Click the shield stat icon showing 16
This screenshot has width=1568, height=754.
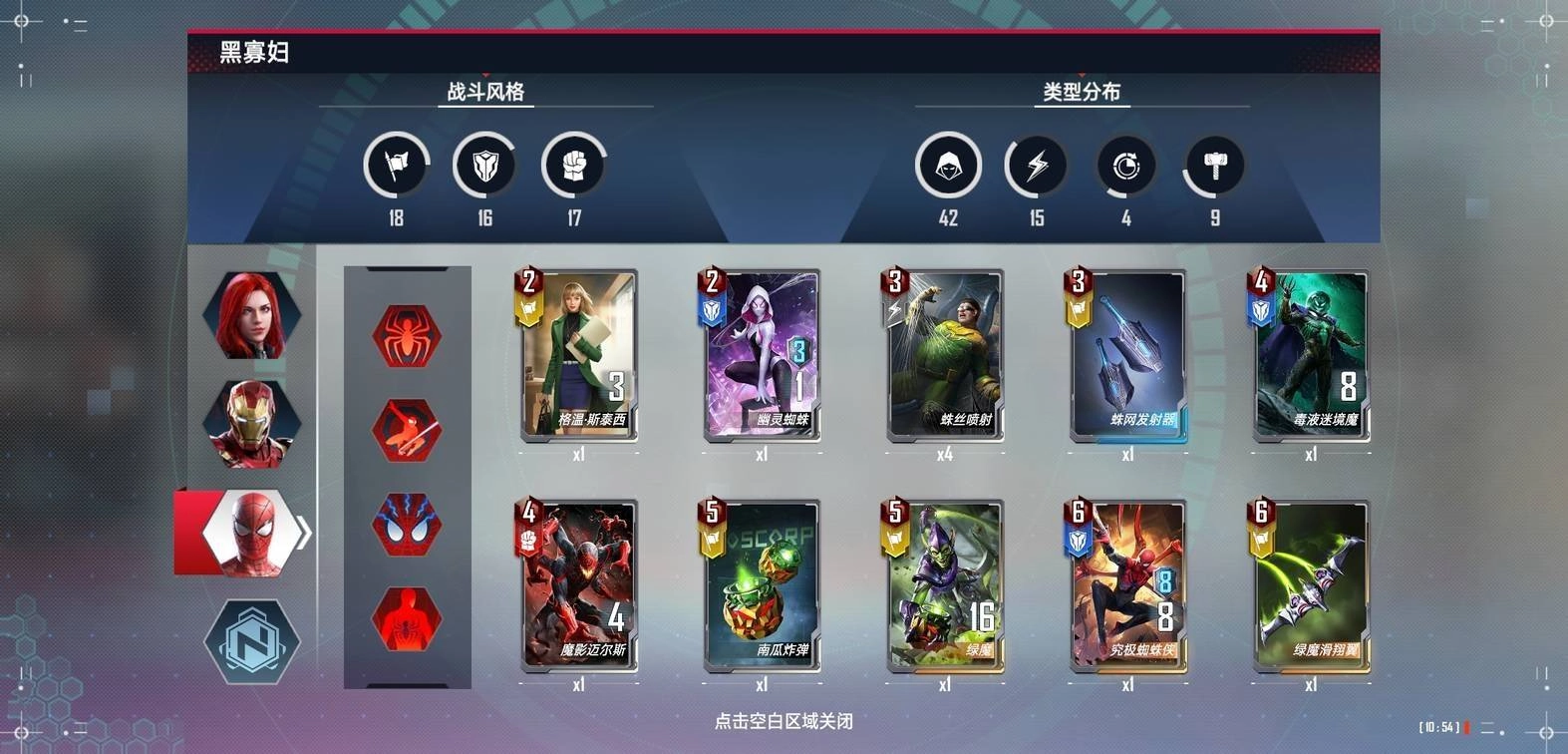click(x=484, y=166)
